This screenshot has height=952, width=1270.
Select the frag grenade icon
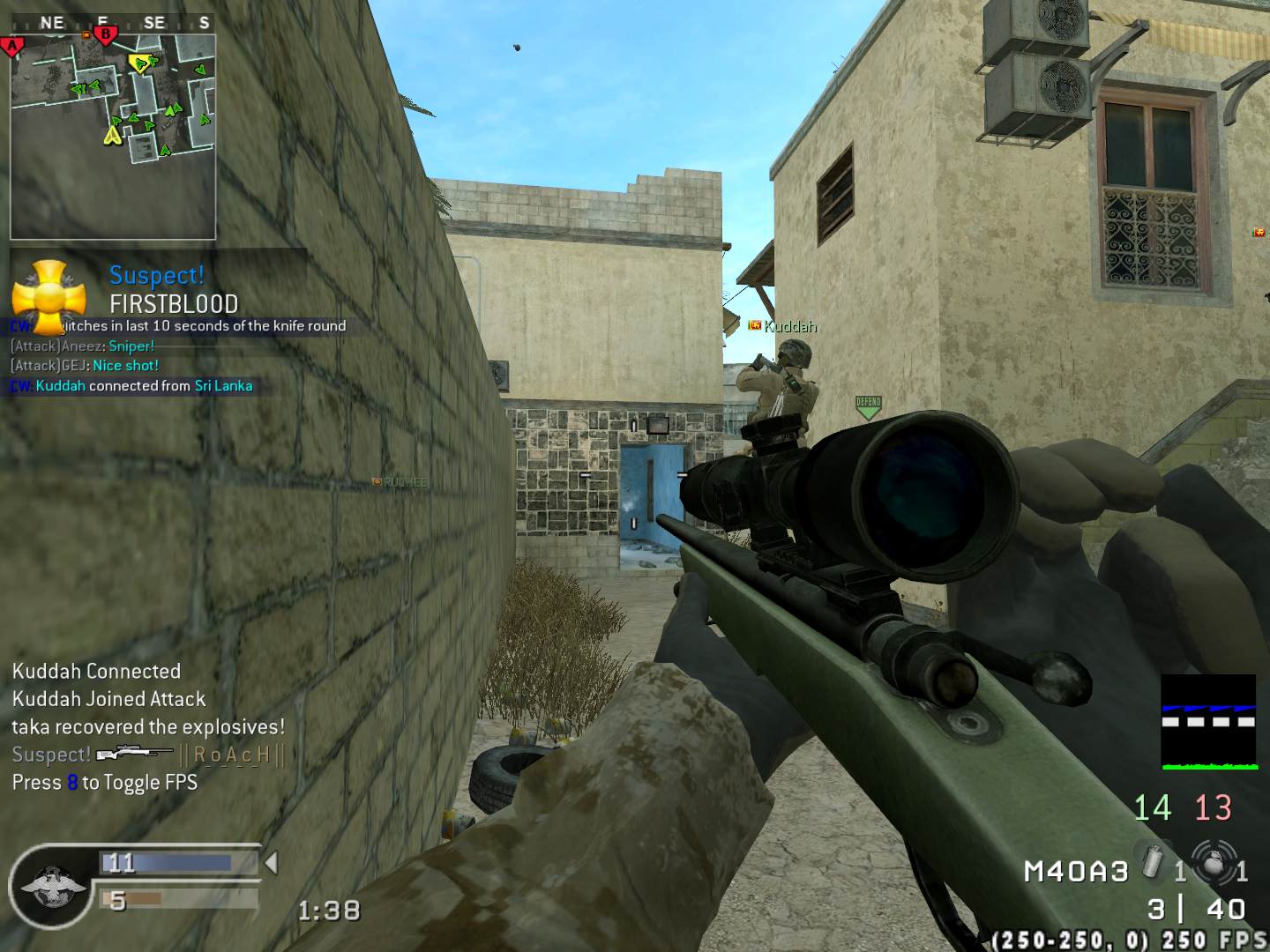pyautogui.click(x=1214, y=862)
